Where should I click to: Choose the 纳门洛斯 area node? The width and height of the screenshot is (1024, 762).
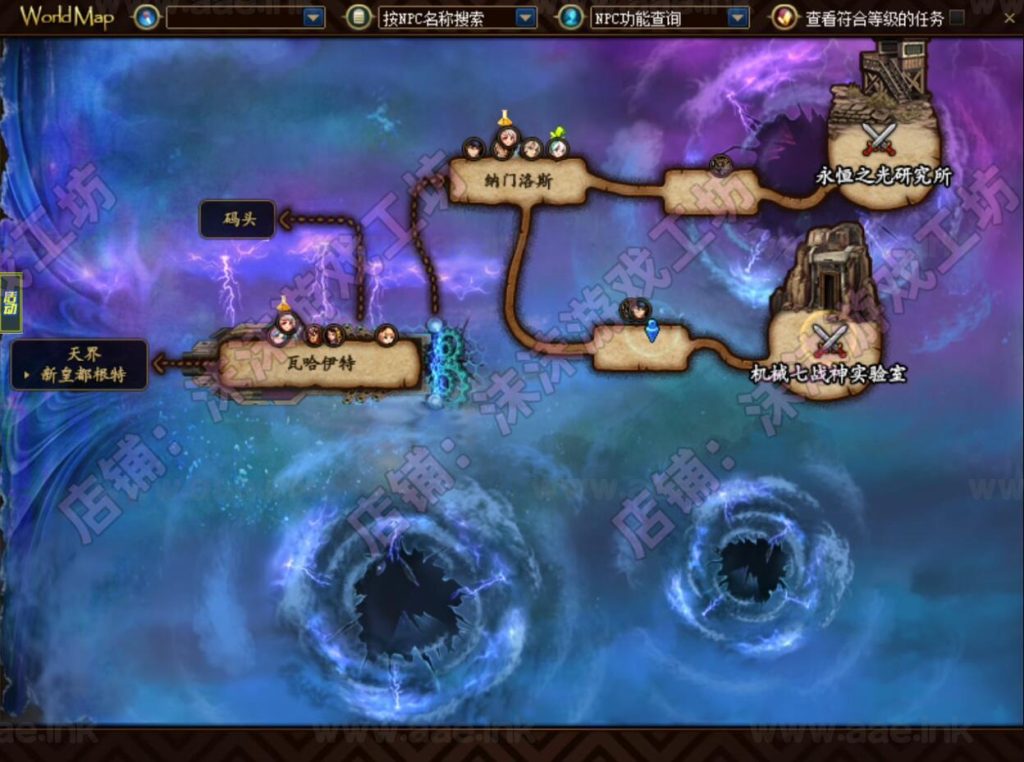point(516,182)
